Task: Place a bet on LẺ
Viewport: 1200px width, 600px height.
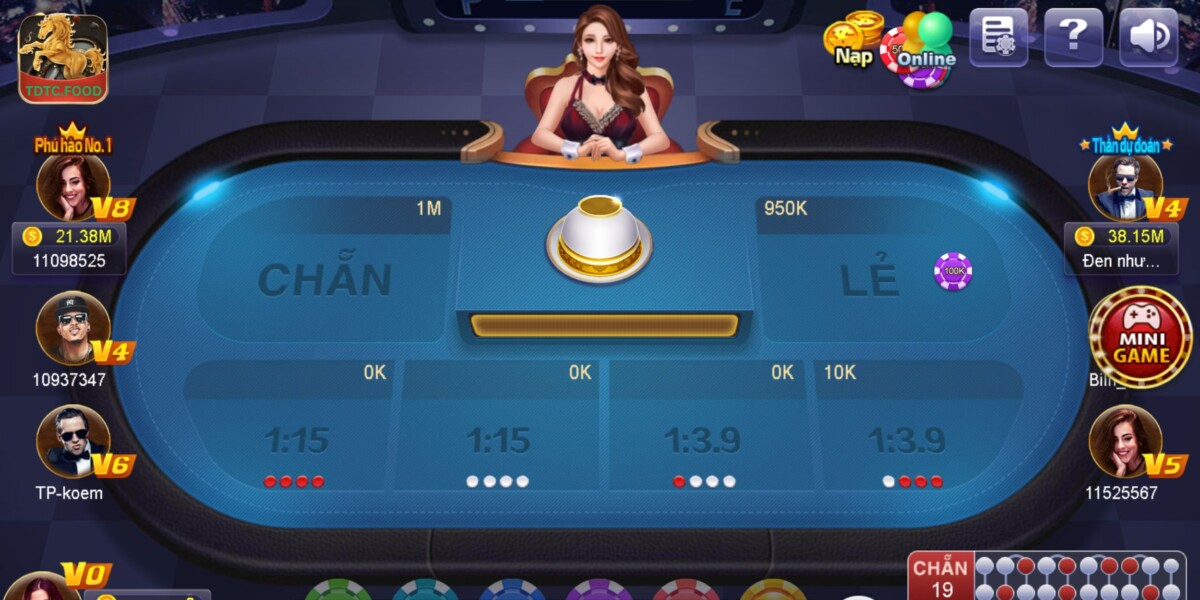Action: coord(868,280)
